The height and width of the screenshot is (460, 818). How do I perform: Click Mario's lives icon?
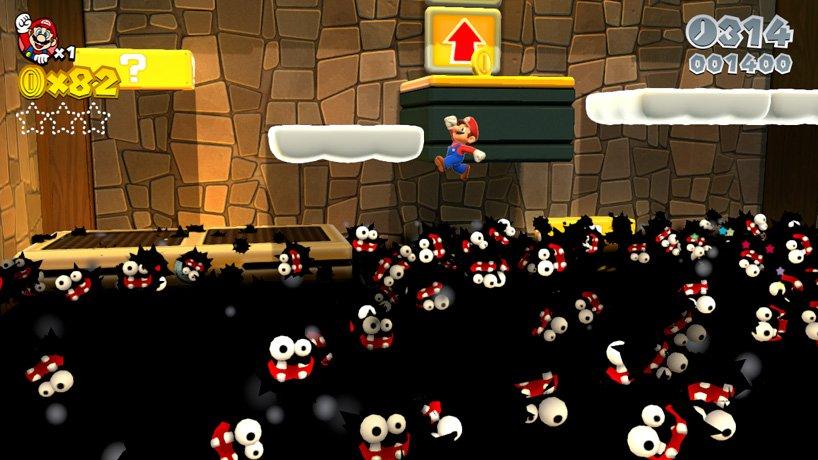click(x=36, y=39)
